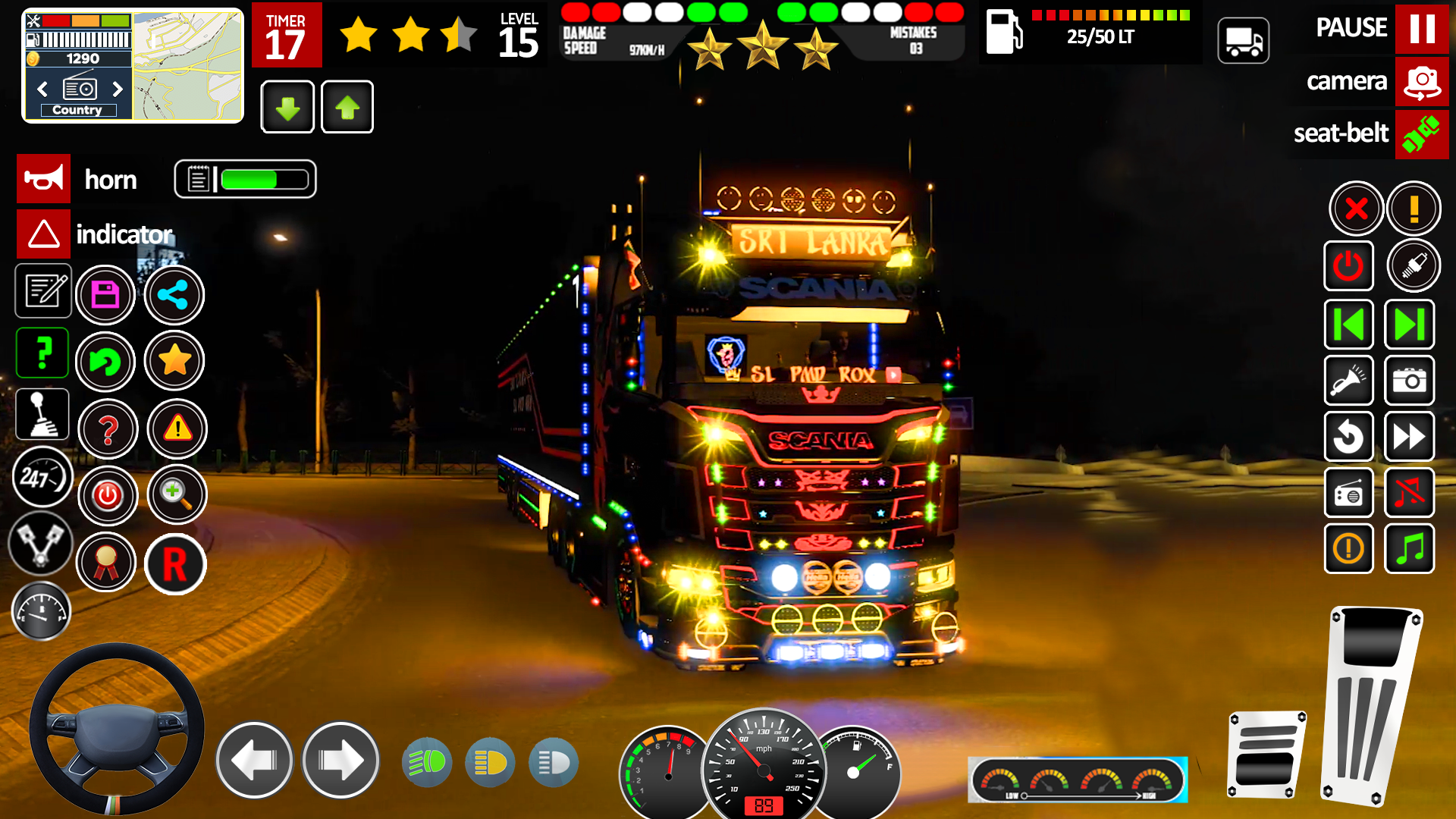Take a photo with the camera icon
The image size is (1456, 819).
(x=1409, y=381)
